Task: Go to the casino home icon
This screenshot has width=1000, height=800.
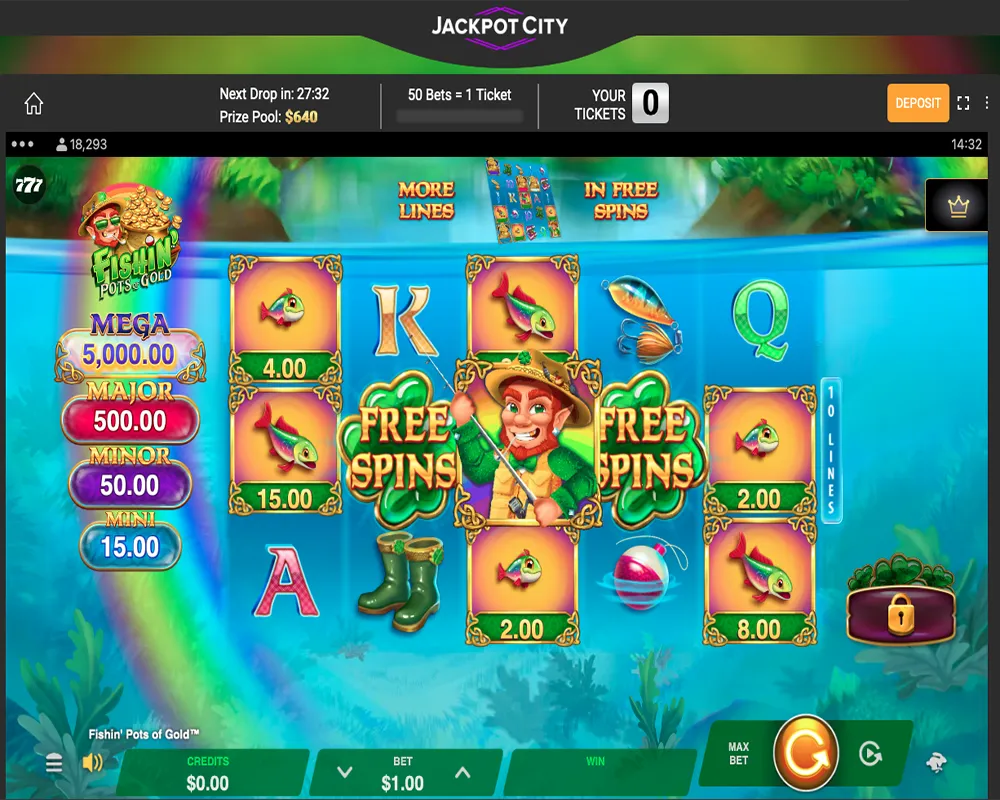Action: (x=34, y=104)
